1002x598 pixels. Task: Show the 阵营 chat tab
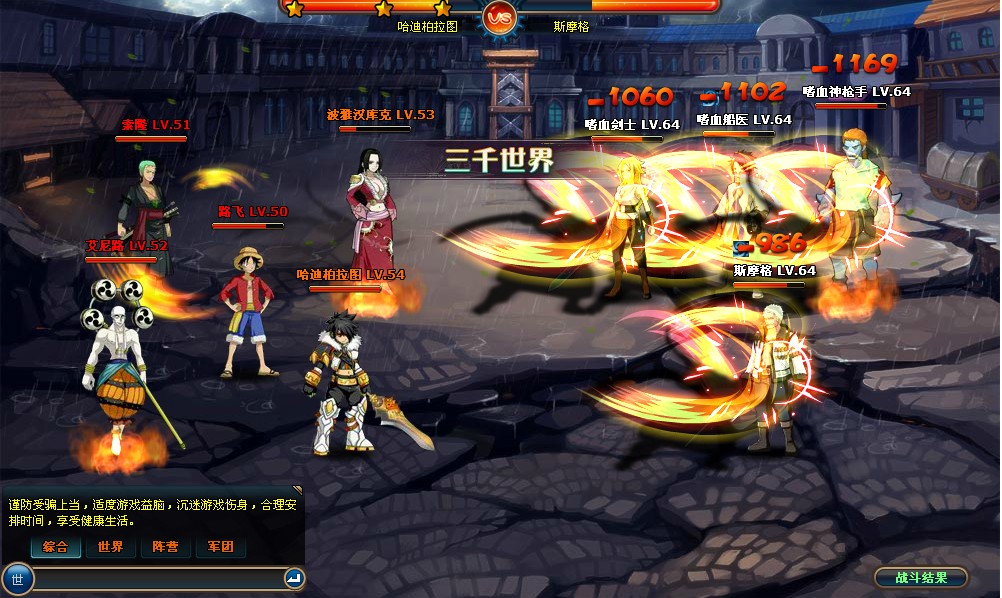click(x=165, y=547)
